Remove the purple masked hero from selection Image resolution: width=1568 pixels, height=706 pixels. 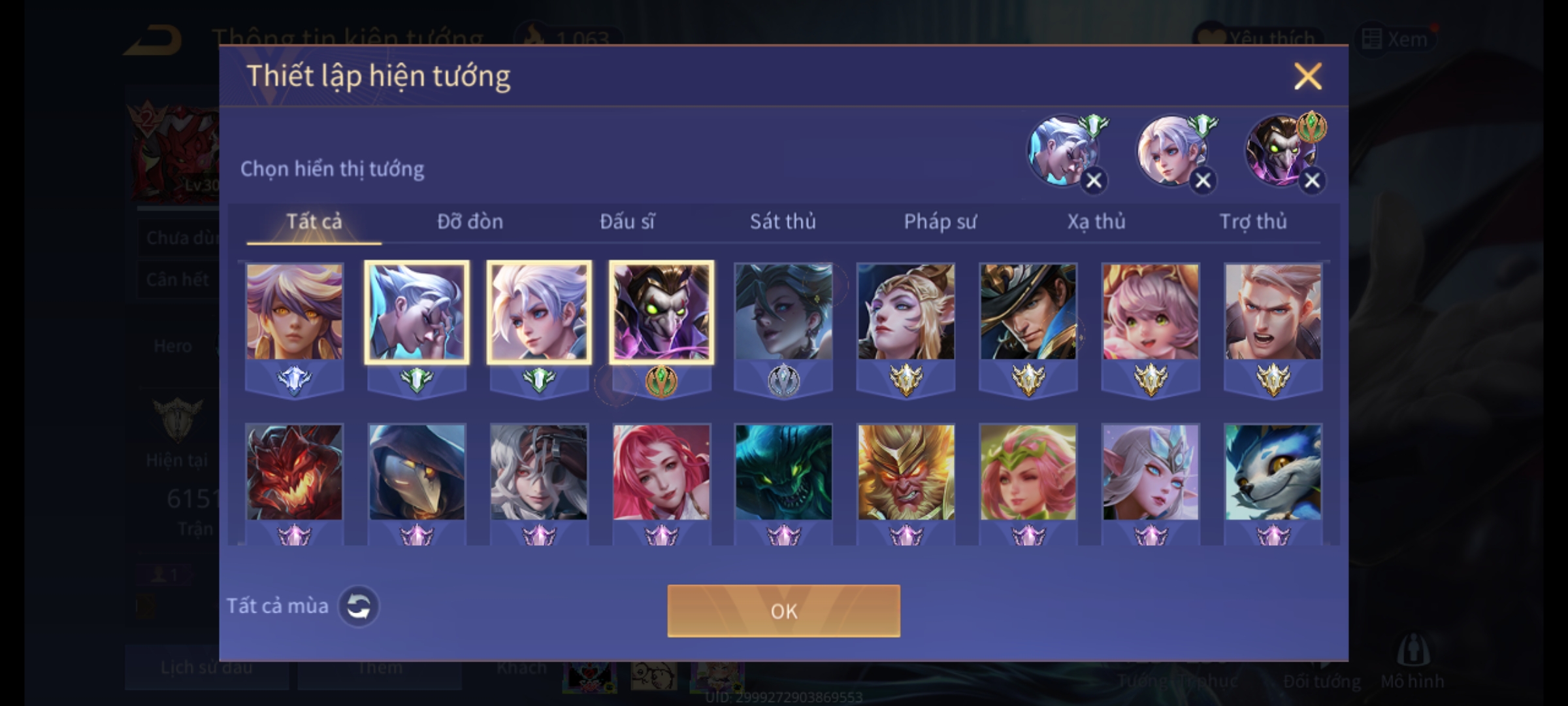pyautogui.click(x=1311, y=180)
